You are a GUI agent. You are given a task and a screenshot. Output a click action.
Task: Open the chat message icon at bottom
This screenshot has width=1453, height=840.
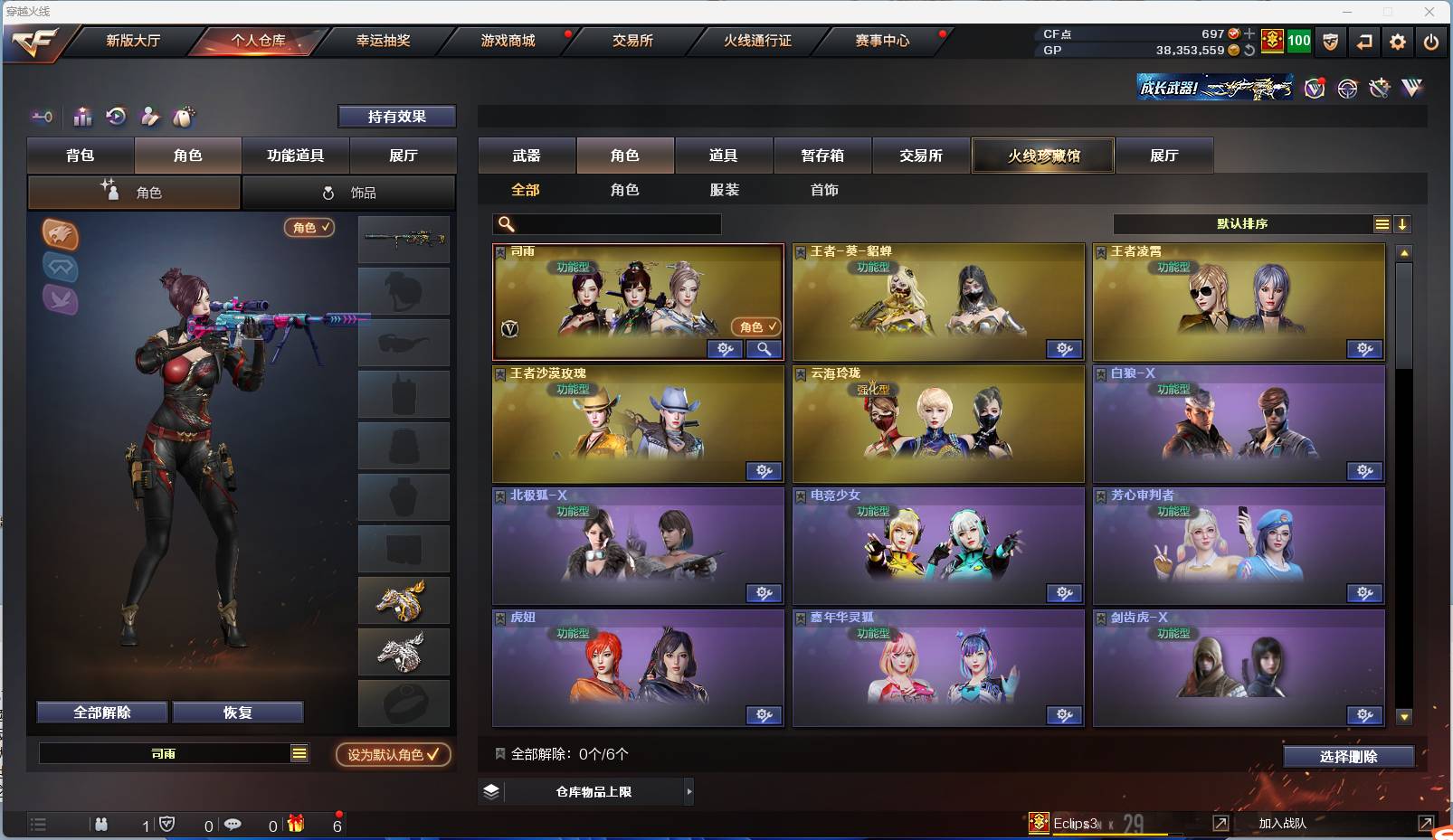pos(234,825)
